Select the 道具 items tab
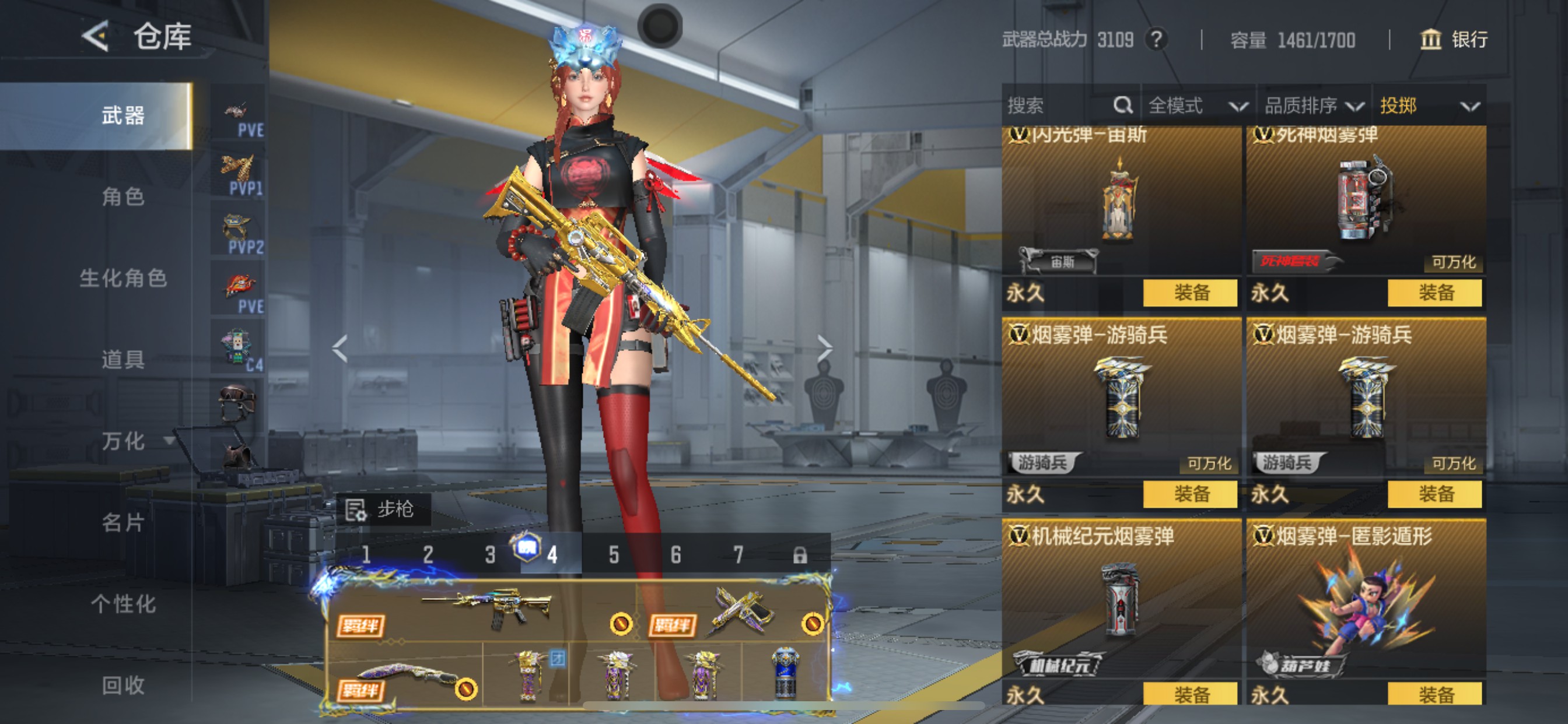 click(x=123, y=360)
